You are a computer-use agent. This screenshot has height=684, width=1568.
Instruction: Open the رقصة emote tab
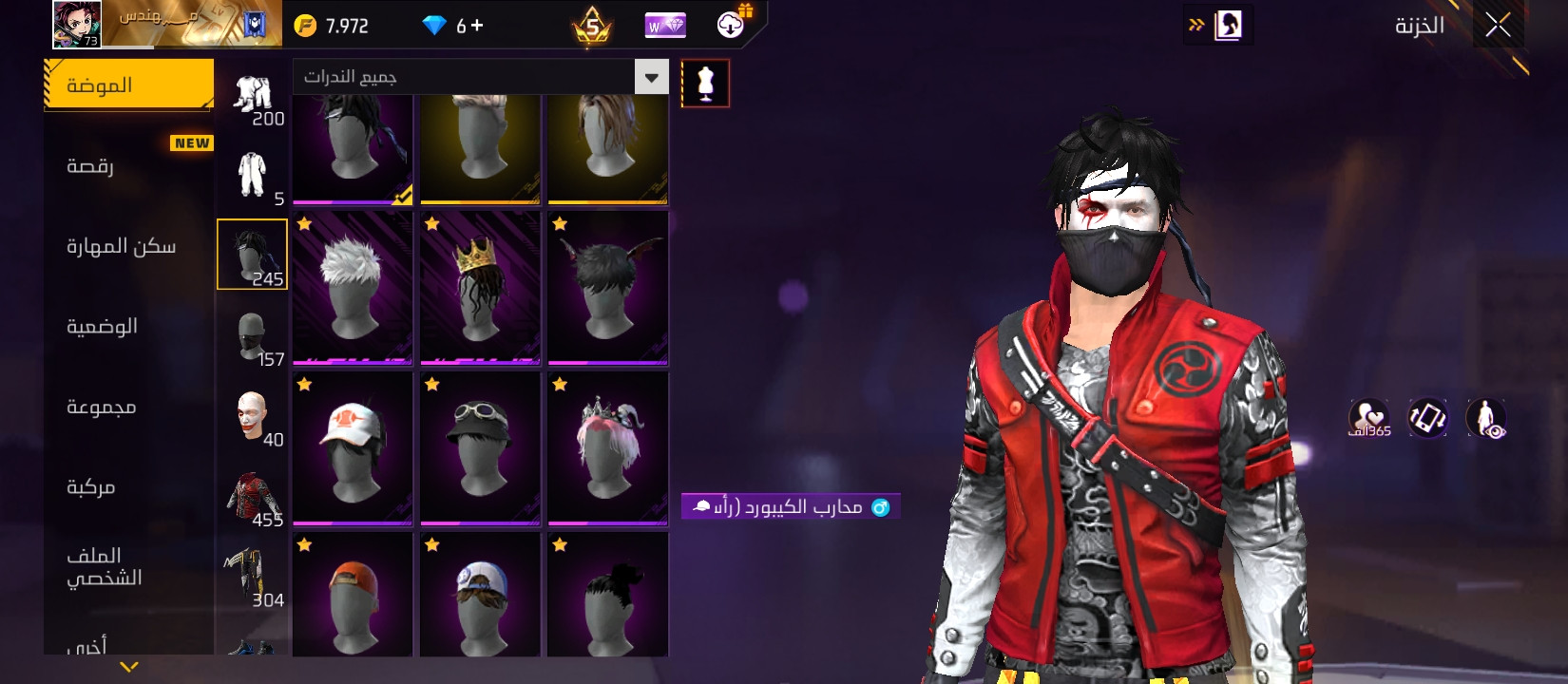(128, 166)
